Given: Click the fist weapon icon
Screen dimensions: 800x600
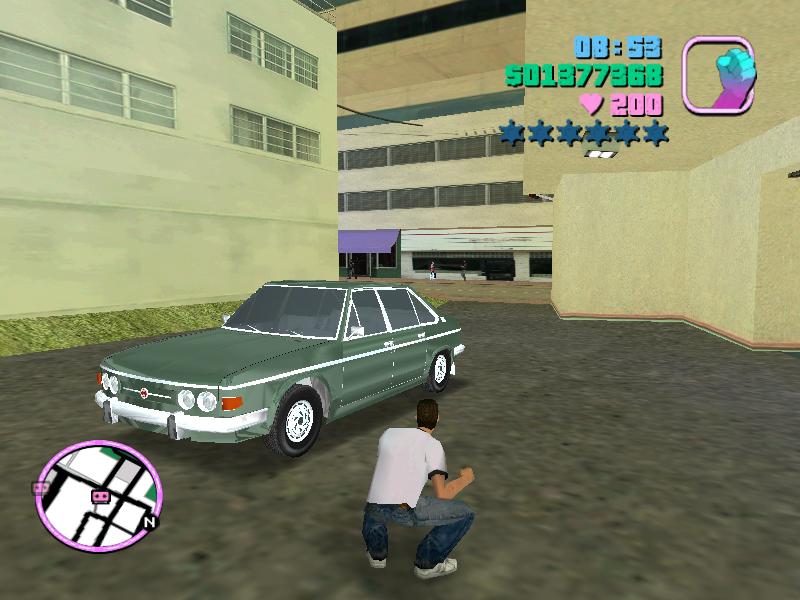Looking at the screenshot, I should [x=719, y=73].
